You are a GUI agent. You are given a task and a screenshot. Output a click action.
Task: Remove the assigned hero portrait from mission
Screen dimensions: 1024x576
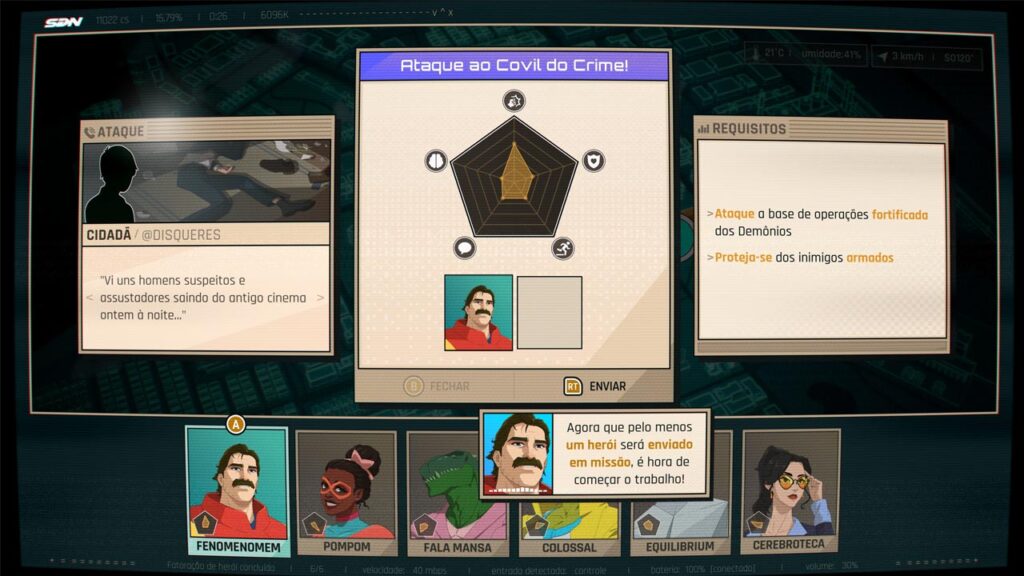coord(478,312)
